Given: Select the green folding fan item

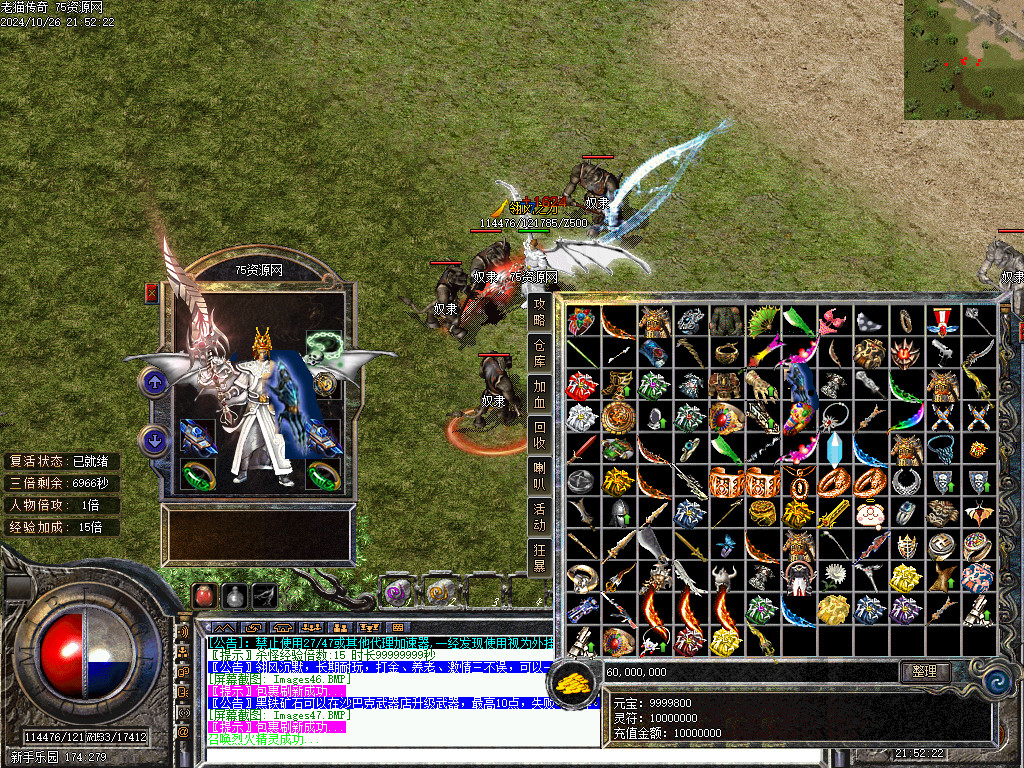Looking at the screenshot, I should coord(762,321).
